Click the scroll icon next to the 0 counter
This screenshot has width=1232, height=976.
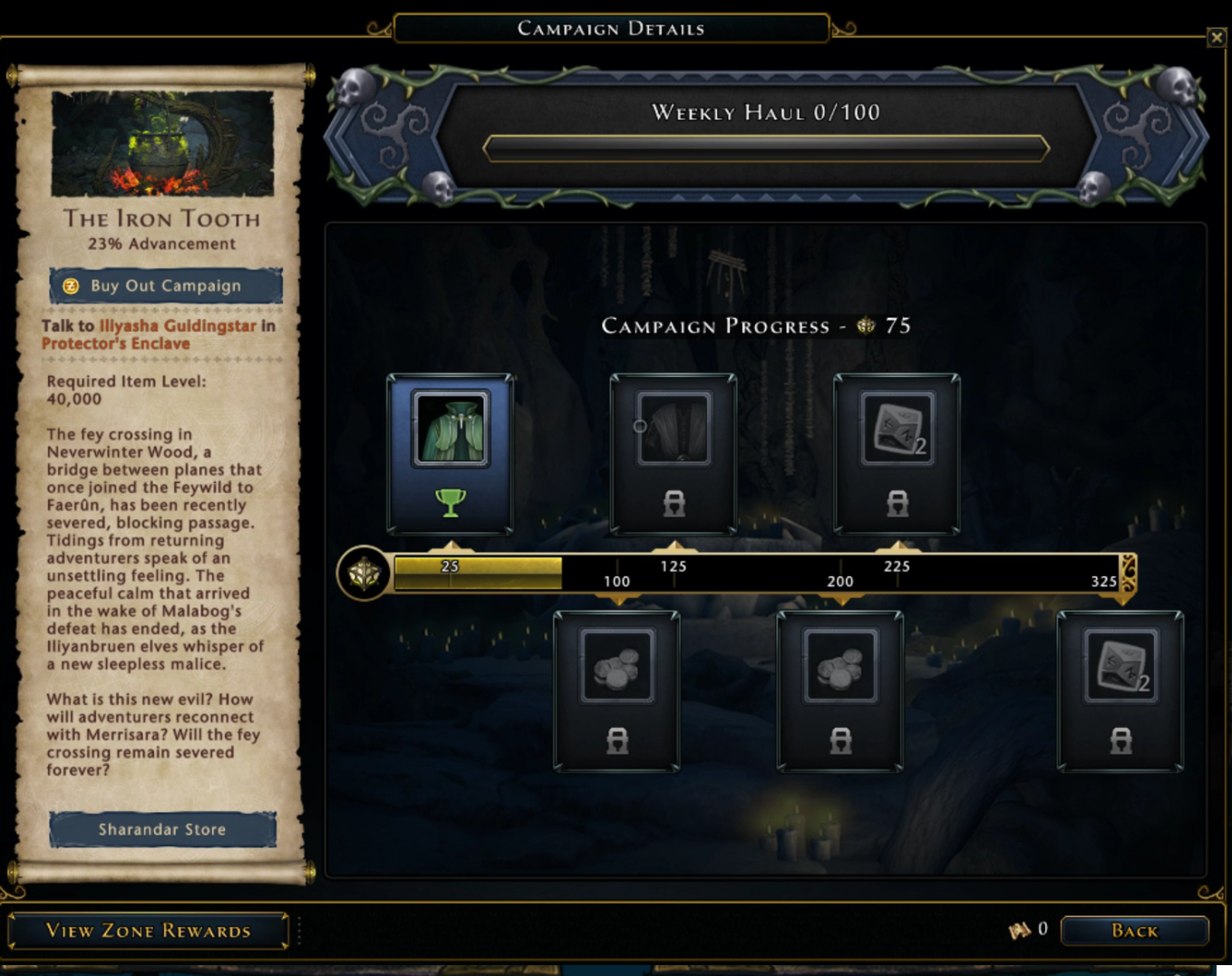[1021, 928]
